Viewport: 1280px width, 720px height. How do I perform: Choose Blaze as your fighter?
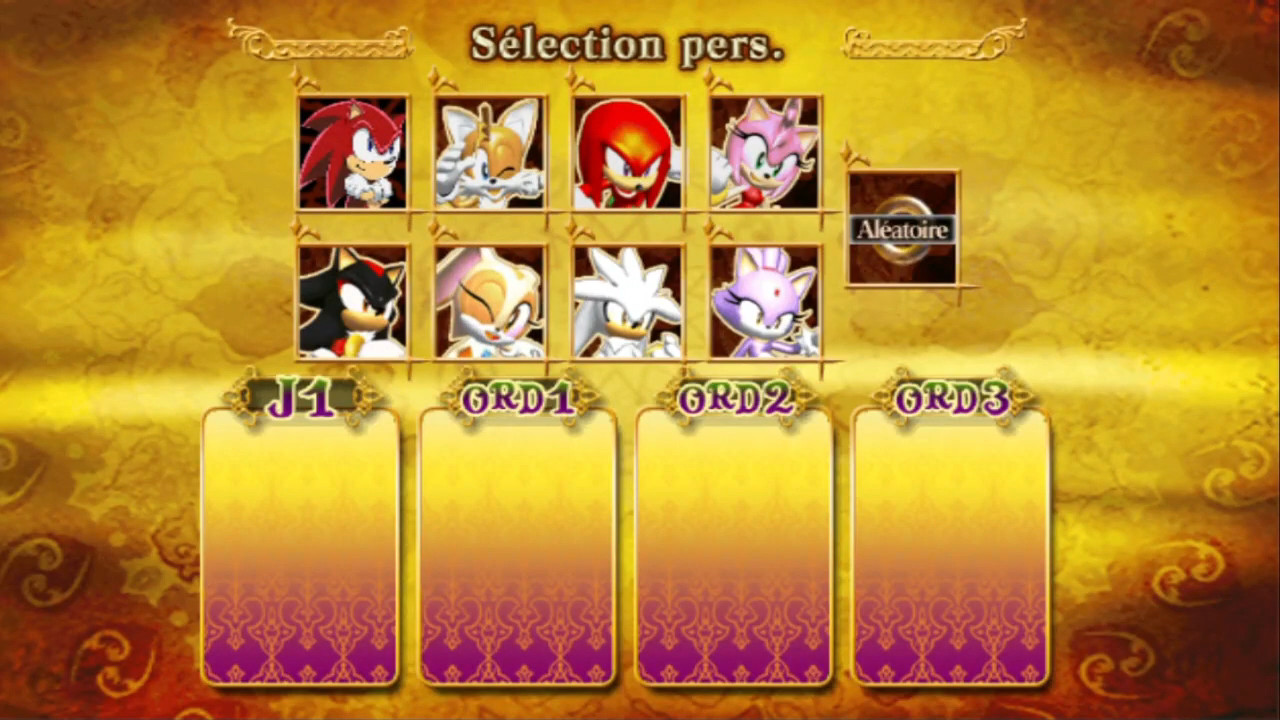(764, 300)
